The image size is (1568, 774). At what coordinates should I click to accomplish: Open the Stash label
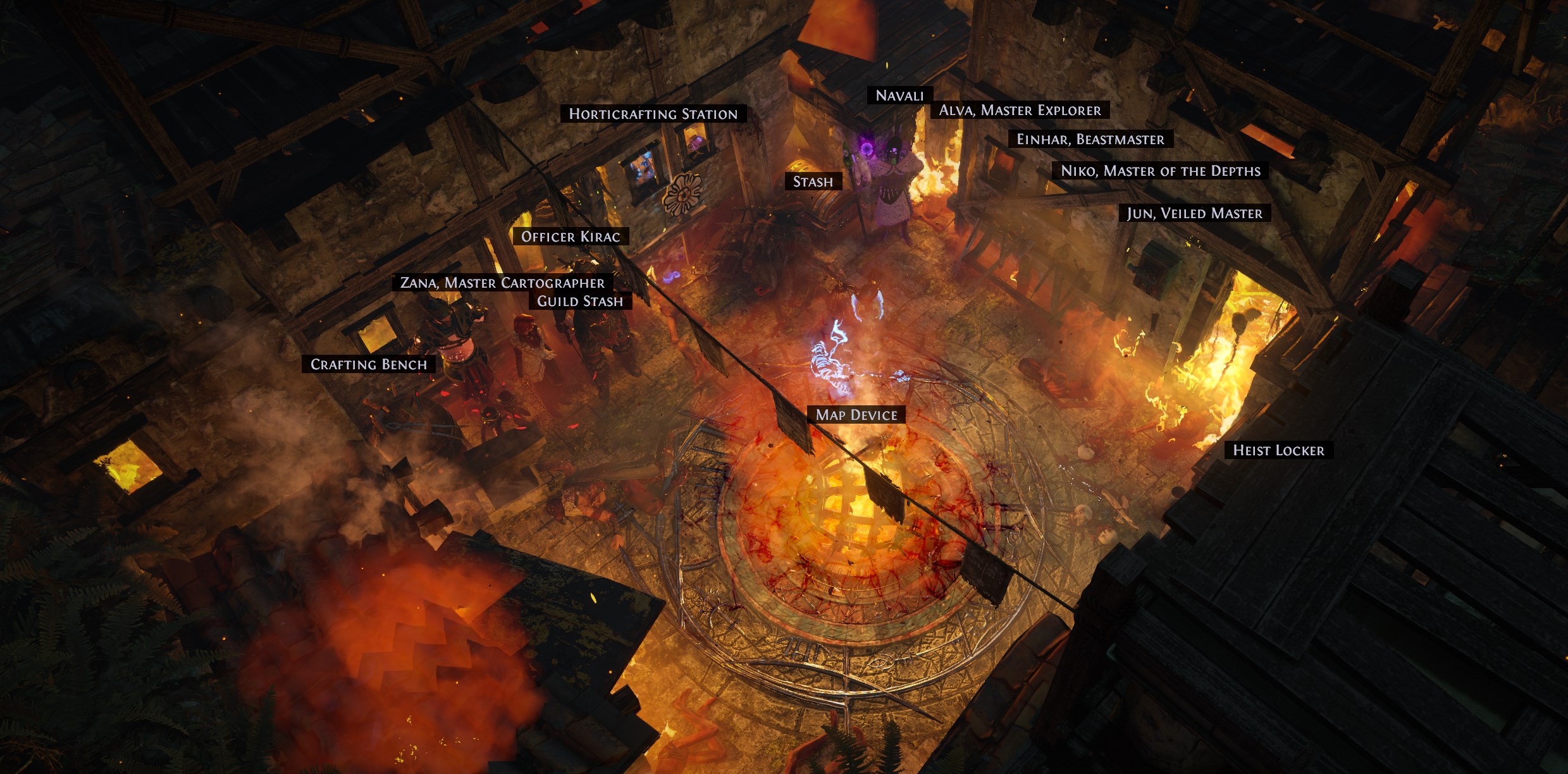point(813,181)
